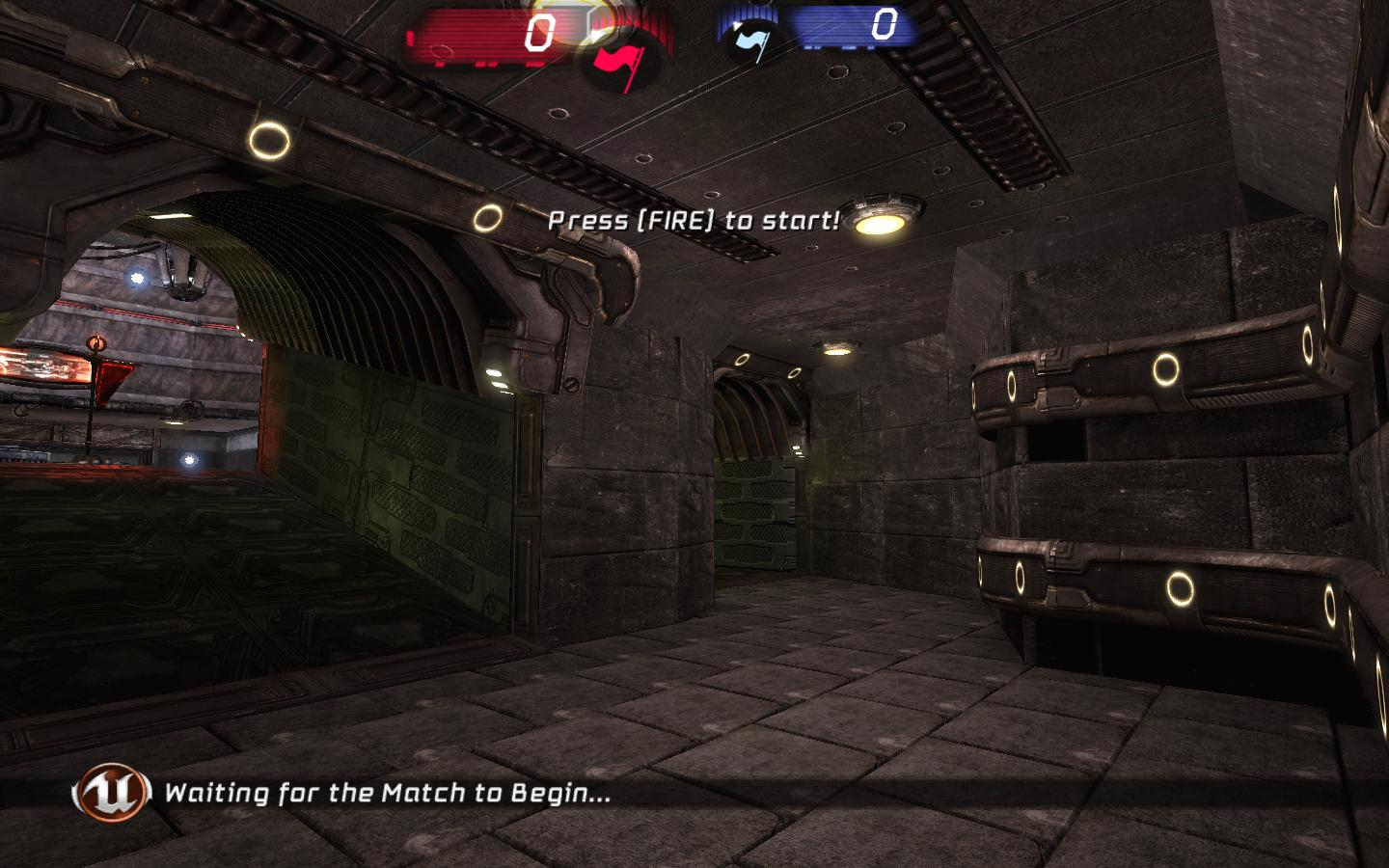
Task: Click the Press FIRE to start message
Action: [694, 218]
